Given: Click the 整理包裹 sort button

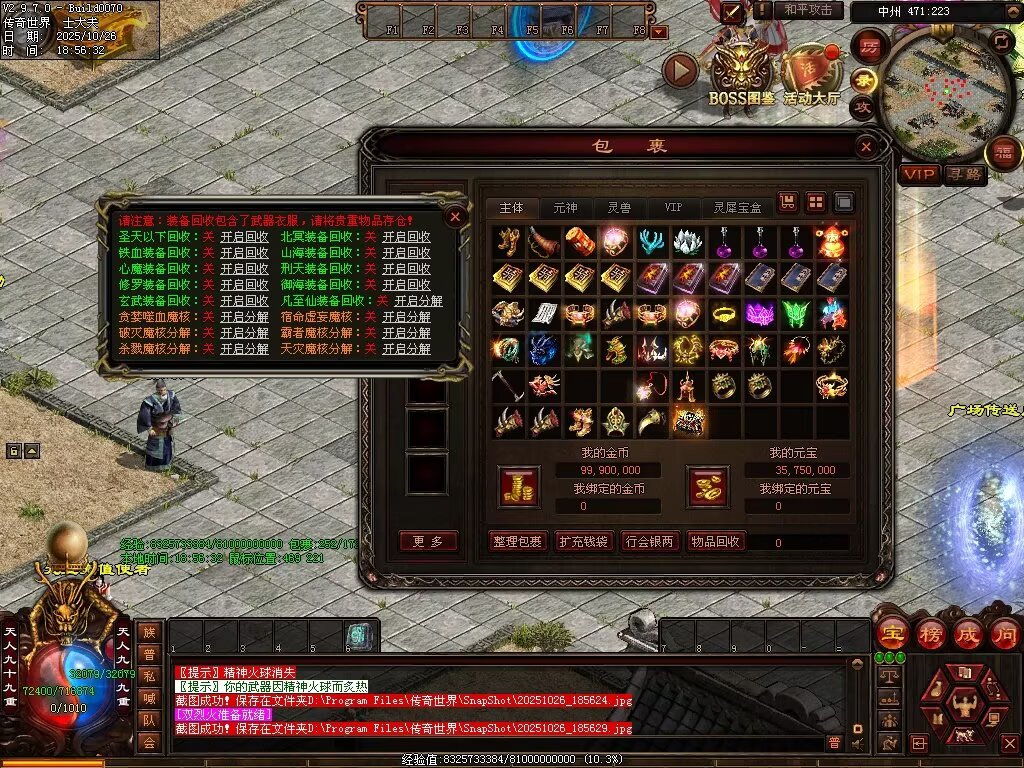Looking at the screenshot, I should (518, 541).
